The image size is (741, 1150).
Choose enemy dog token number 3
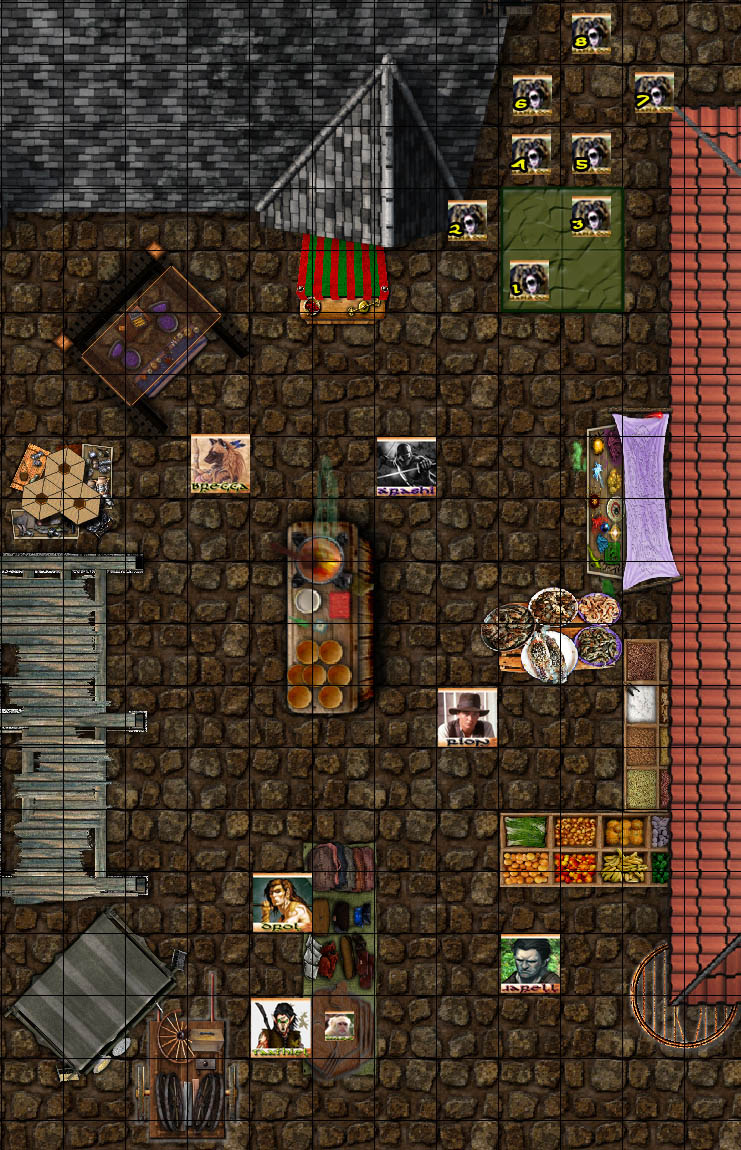click(591, 217)
